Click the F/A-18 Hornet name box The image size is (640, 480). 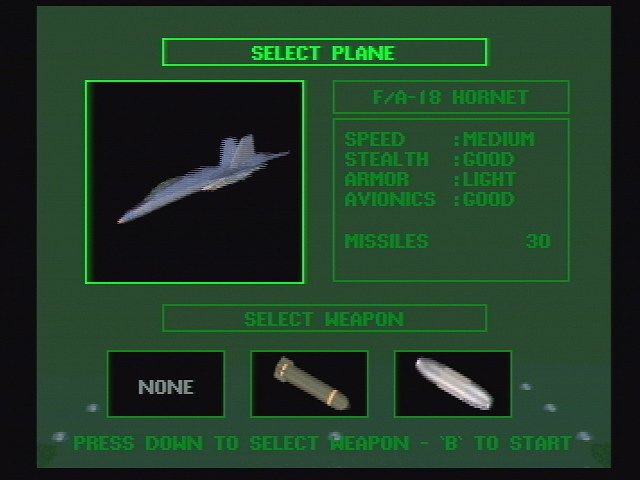(x=450, y=97)
